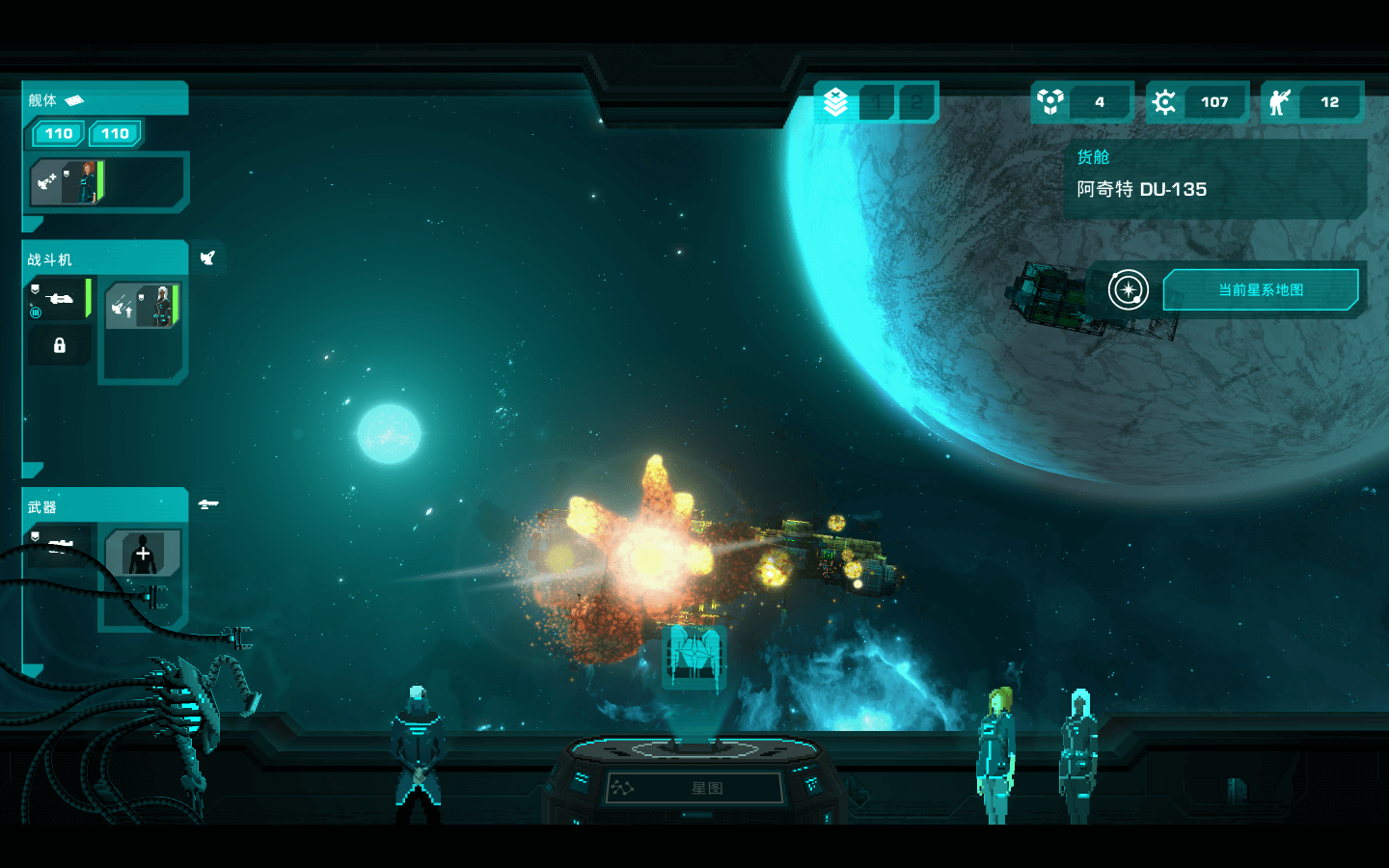Open the 当前星系地图 system map
The height and width of the screenshot is (868, 1389).
tap(1260, 289)
